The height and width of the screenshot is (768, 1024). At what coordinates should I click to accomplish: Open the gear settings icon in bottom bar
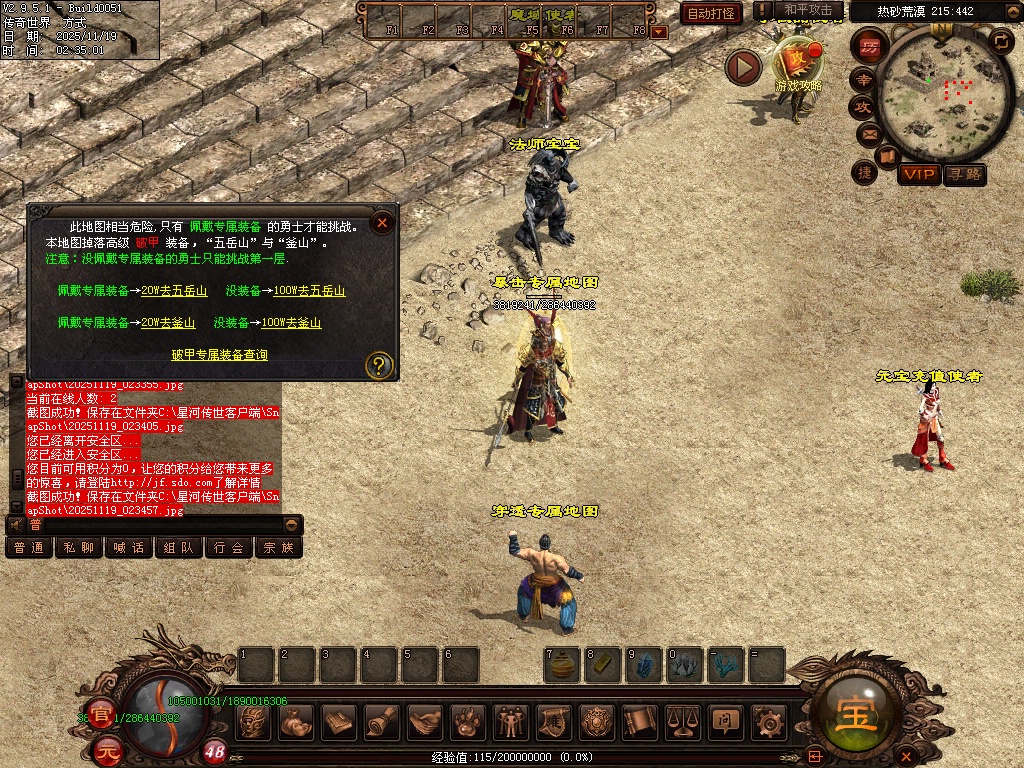click(x=769, y=721)
